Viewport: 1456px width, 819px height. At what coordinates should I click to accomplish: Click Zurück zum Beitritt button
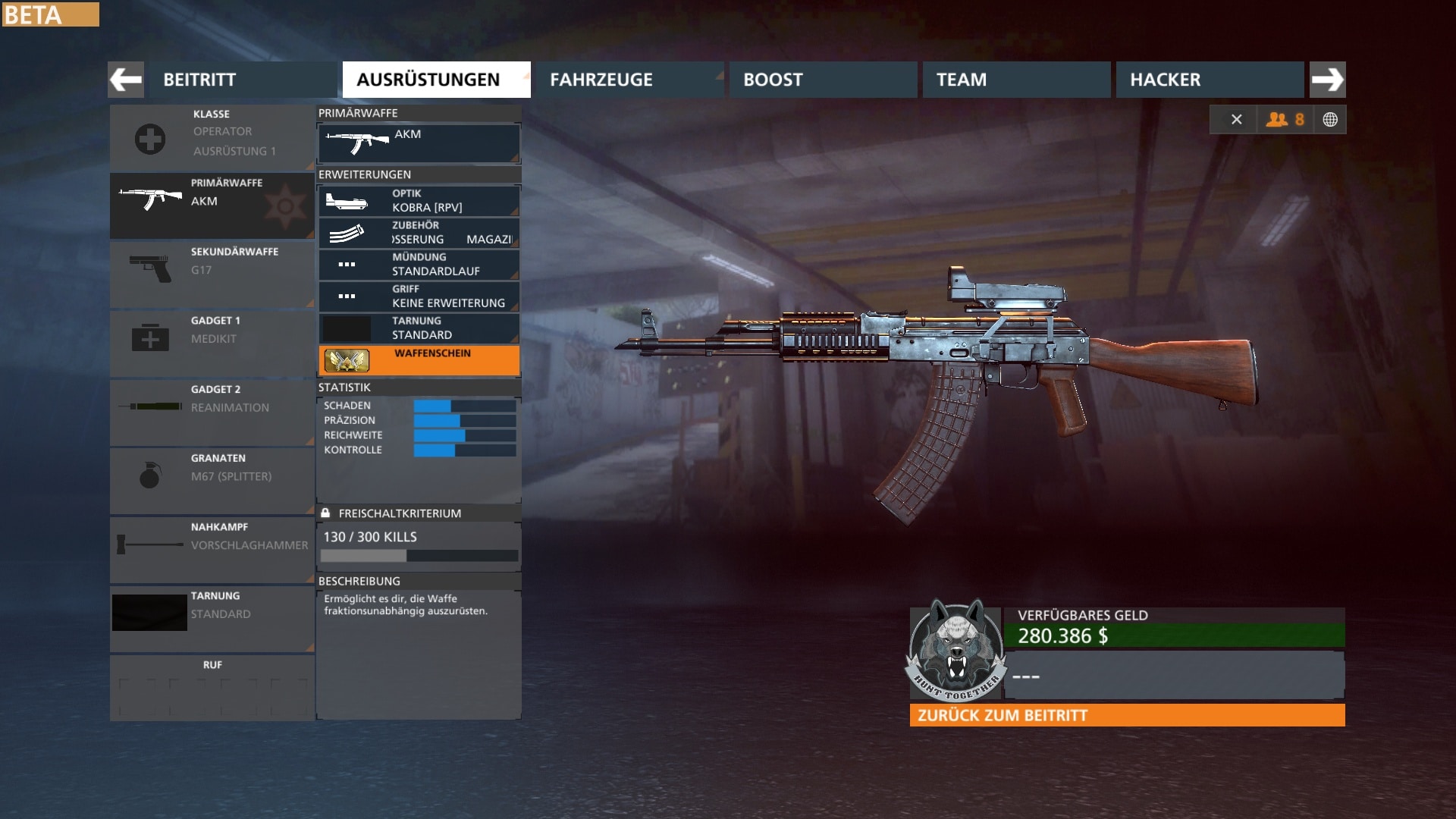1127,715
